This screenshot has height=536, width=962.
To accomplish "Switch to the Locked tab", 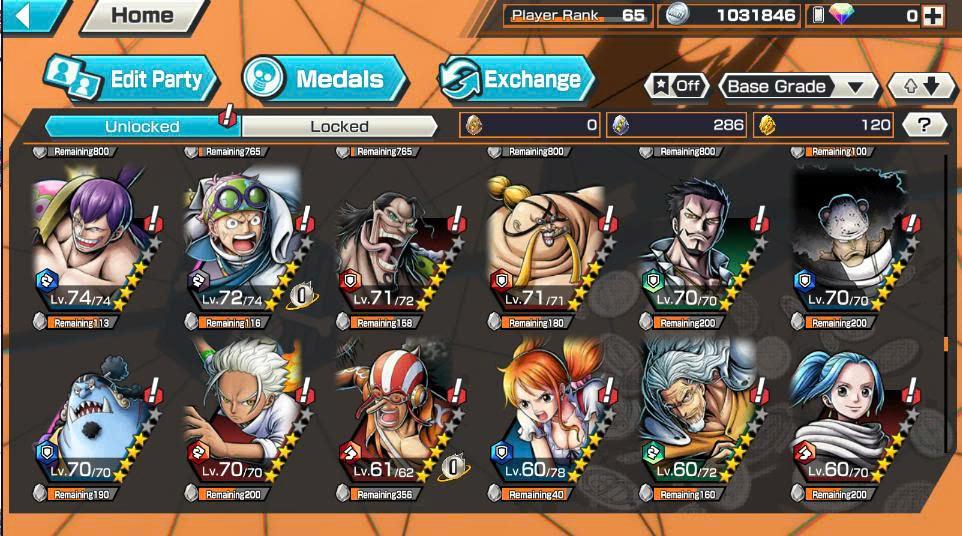I will click(x=339, y=127).
